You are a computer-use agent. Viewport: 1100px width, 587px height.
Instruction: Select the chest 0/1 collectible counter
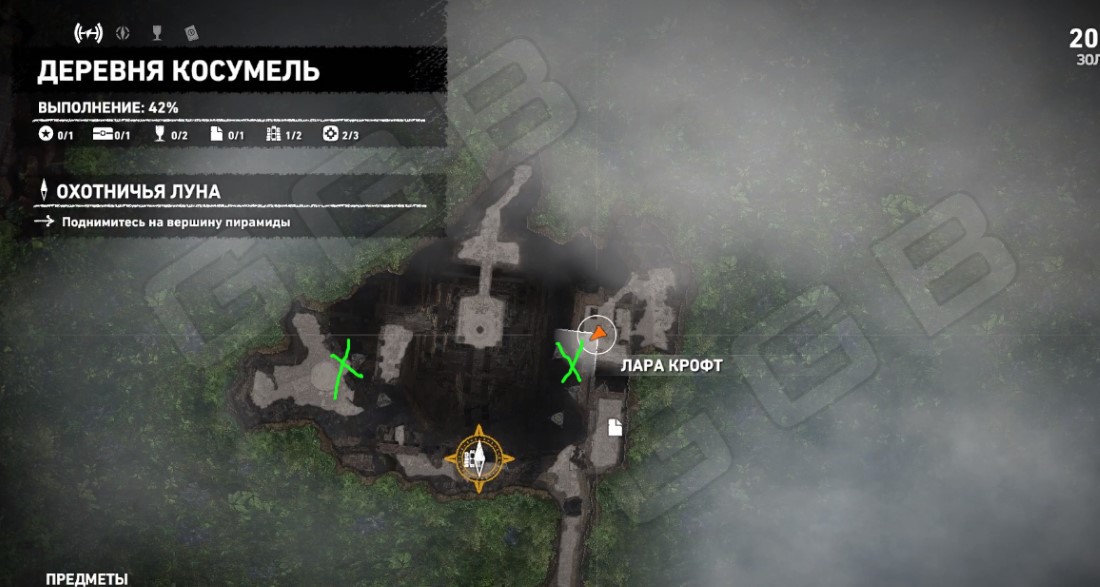pos(111,135)
